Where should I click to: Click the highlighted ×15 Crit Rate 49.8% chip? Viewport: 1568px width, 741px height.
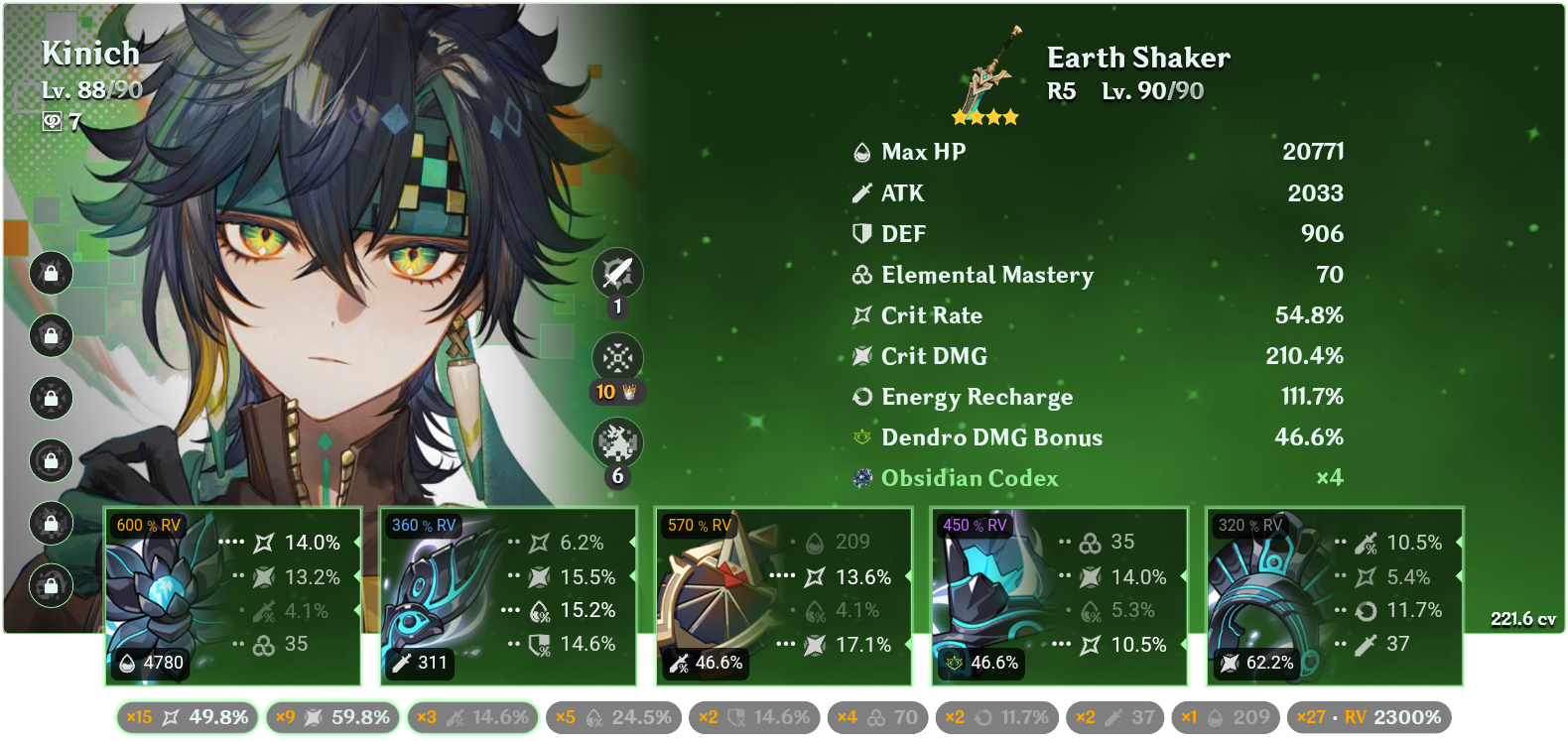click(x=185, y=718)
